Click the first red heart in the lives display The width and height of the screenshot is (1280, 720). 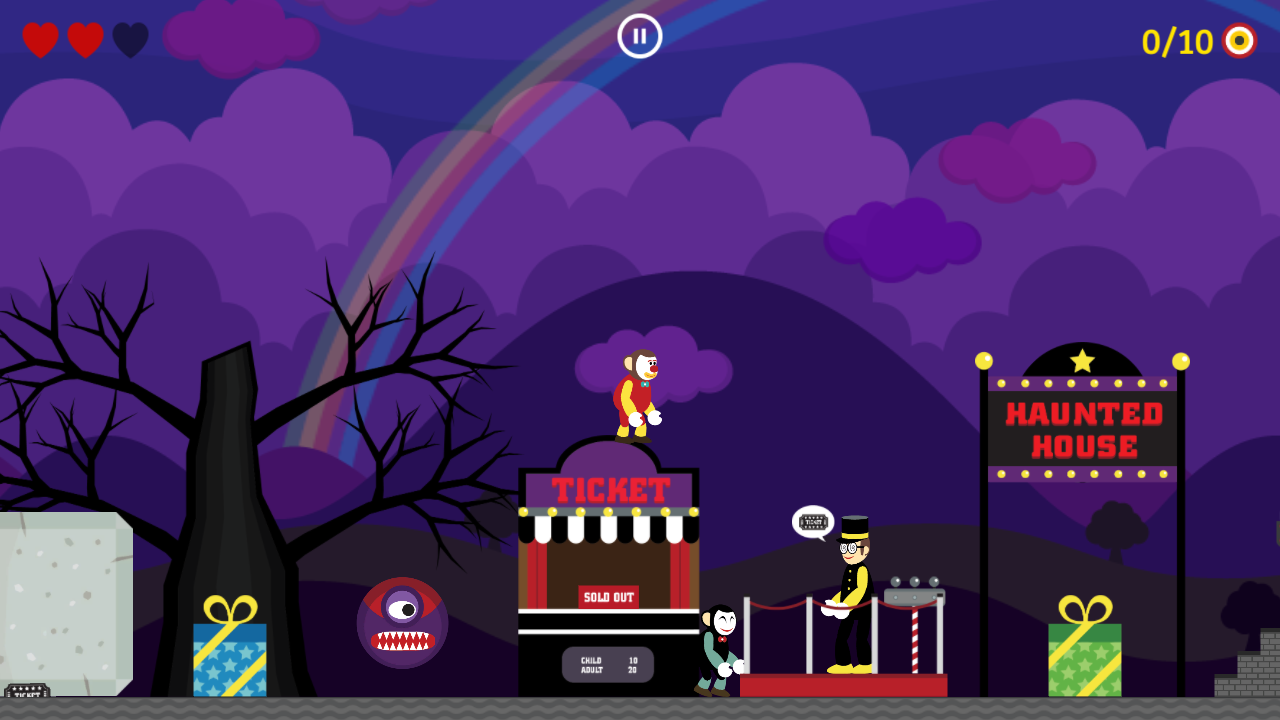(39, 40)
